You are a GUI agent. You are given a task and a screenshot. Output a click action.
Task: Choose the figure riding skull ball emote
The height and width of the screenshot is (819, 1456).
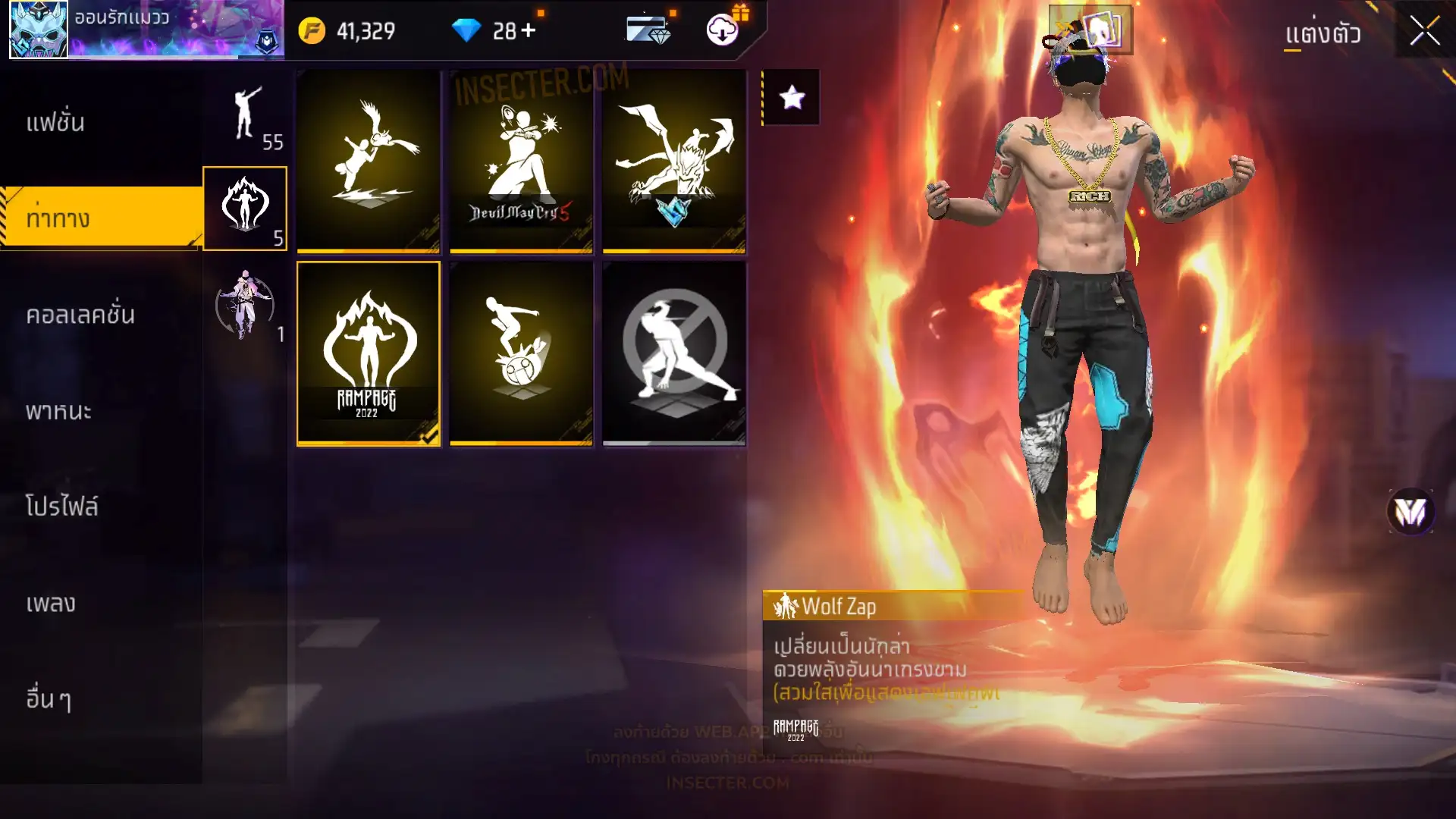coord(521,353)
